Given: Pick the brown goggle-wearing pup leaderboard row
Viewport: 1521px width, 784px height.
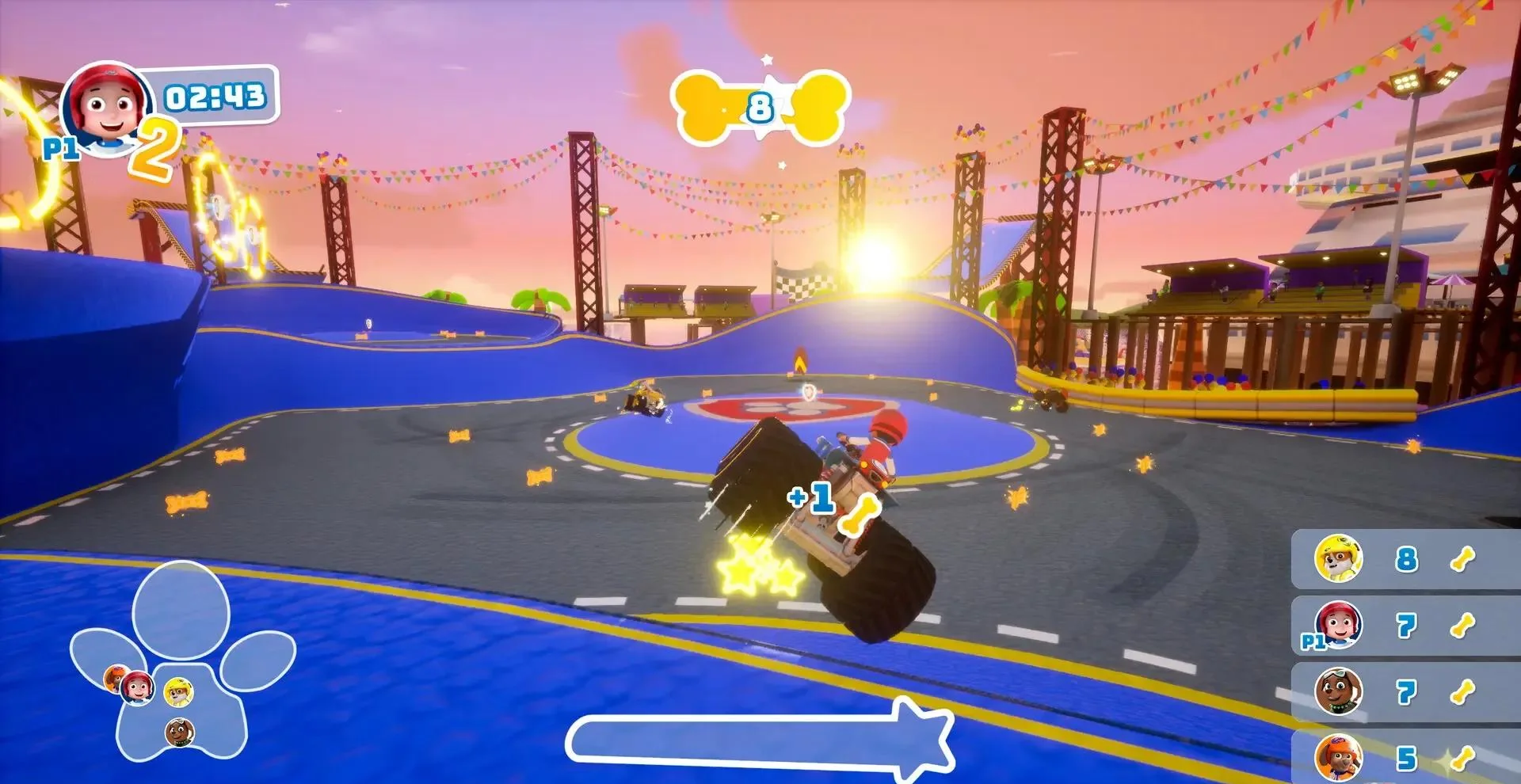Looking at the screenshot, I should click(1405, 691).
